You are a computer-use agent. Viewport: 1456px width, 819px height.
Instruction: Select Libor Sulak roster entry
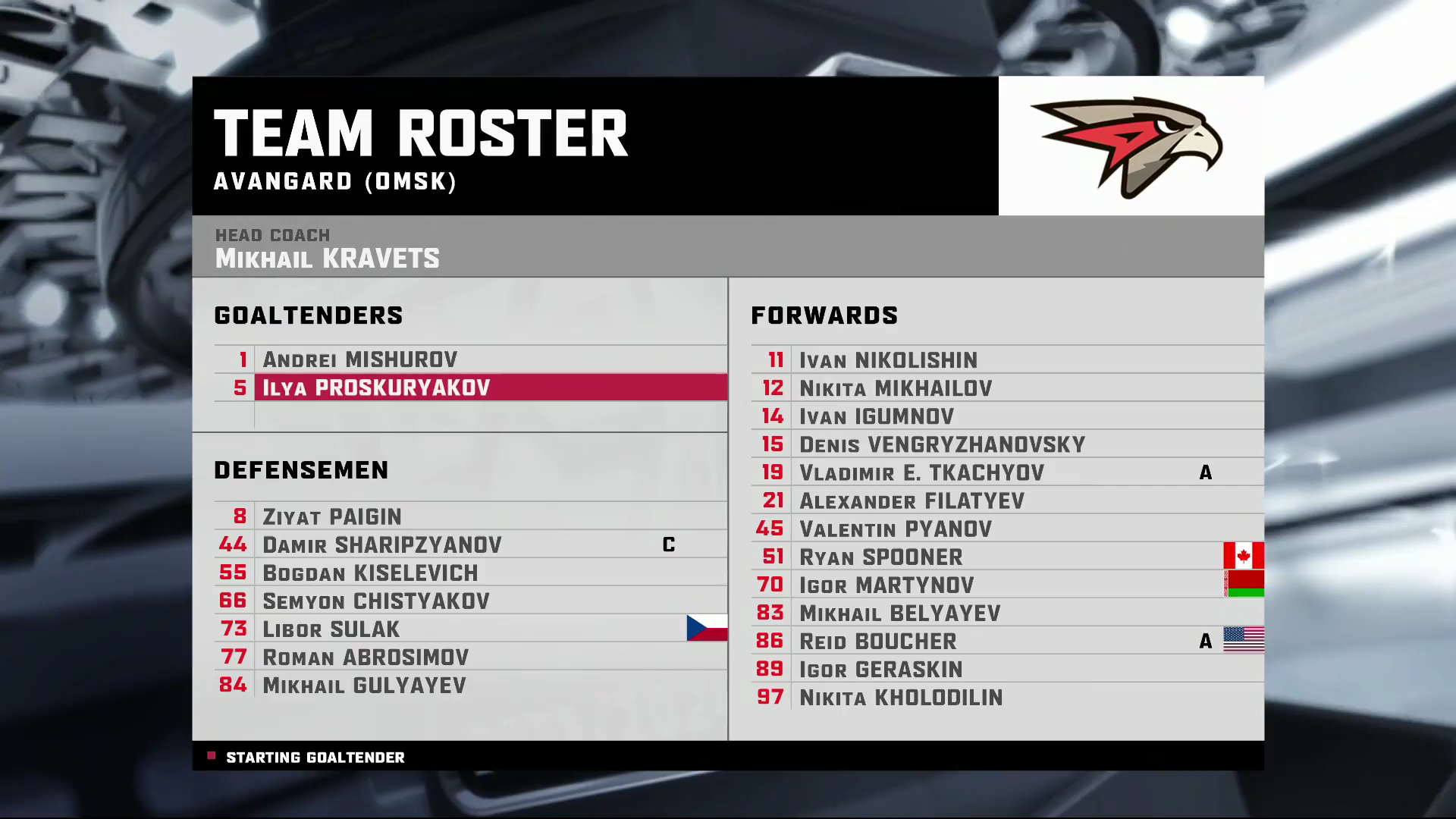pos(331,629)
